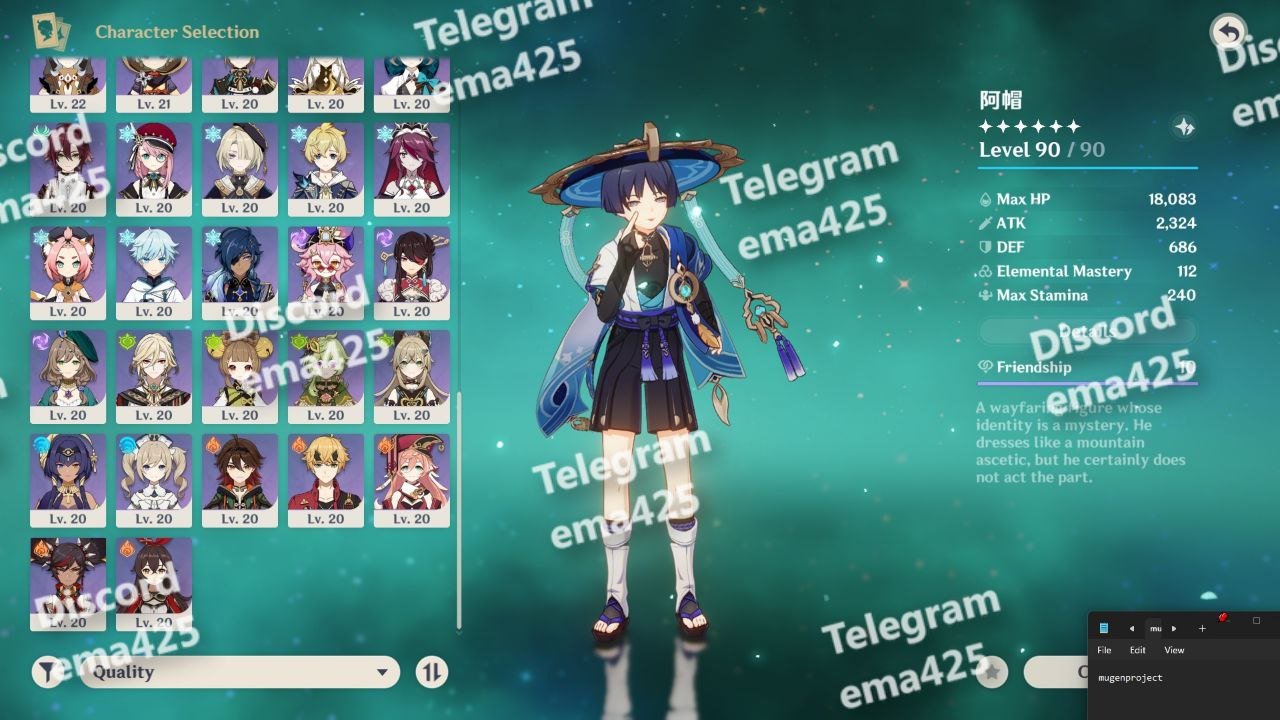
Task: Toggle the sort order arrows button
Action: (431, 672)
